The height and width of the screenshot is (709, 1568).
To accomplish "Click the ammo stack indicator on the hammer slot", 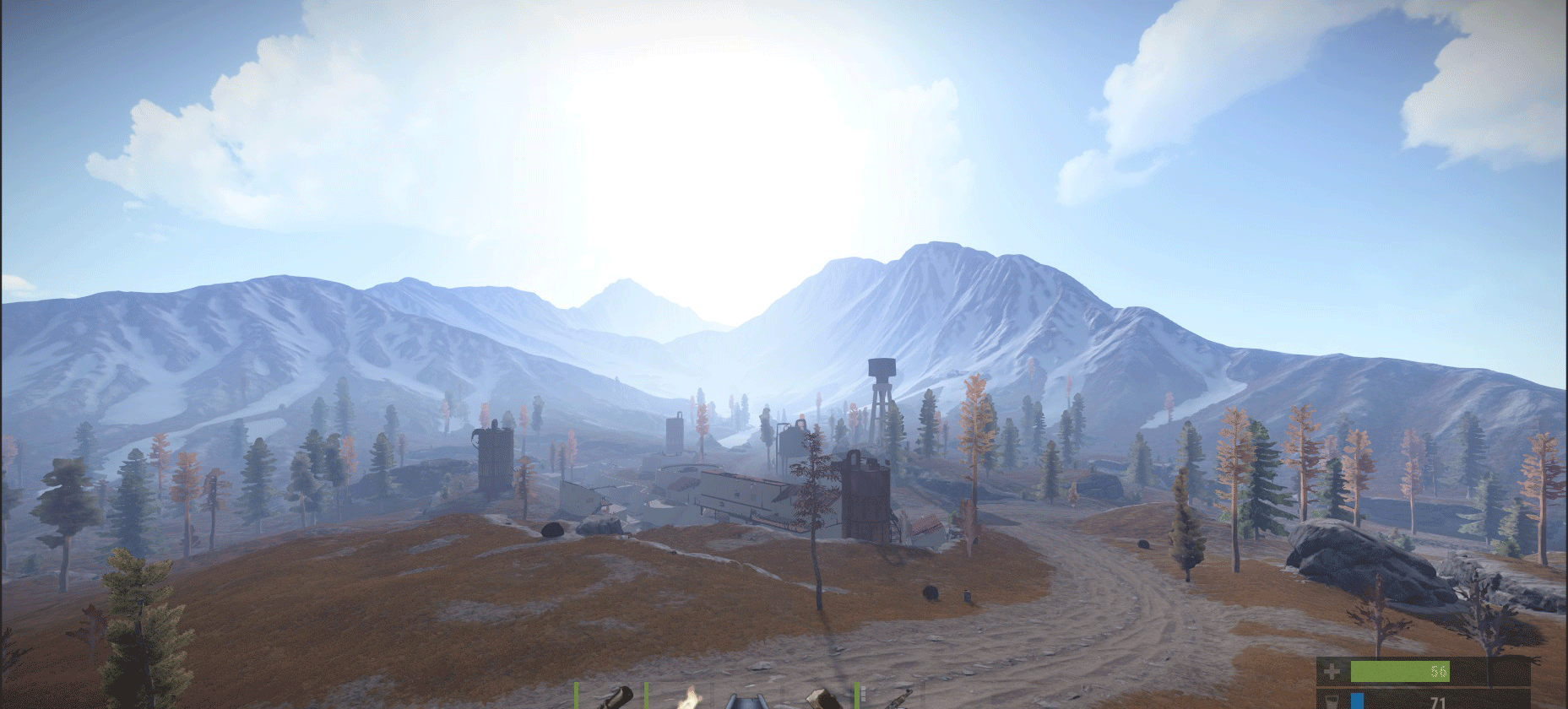I will point(862,695).
